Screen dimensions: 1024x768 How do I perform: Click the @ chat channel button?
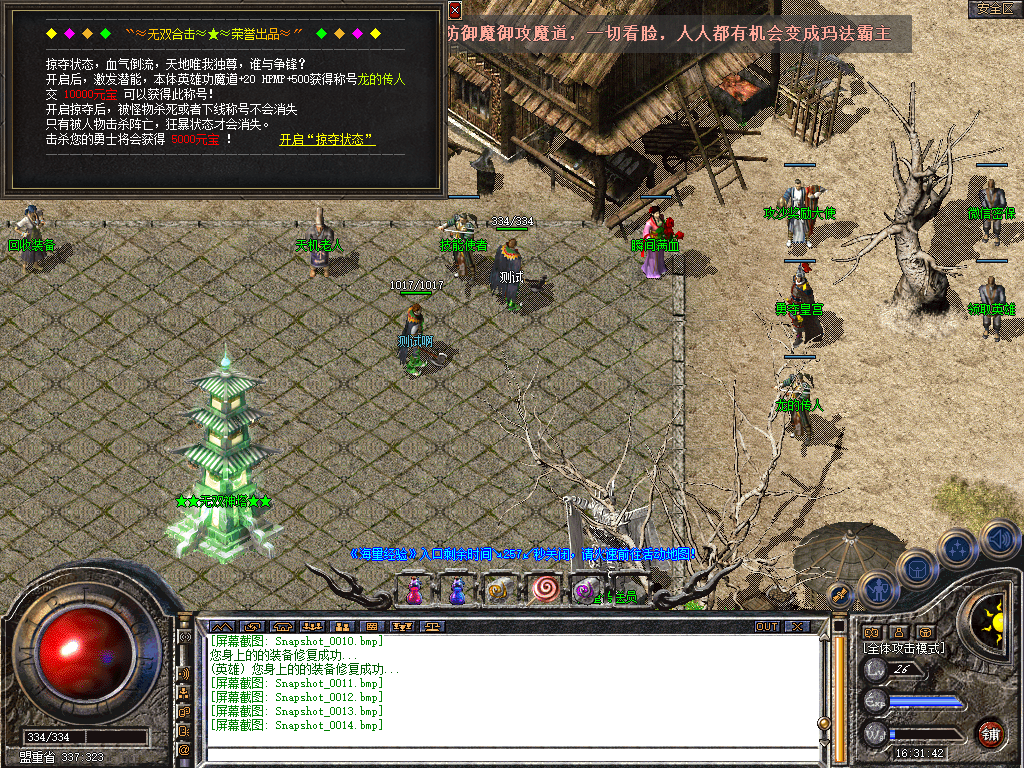(184, 749)
